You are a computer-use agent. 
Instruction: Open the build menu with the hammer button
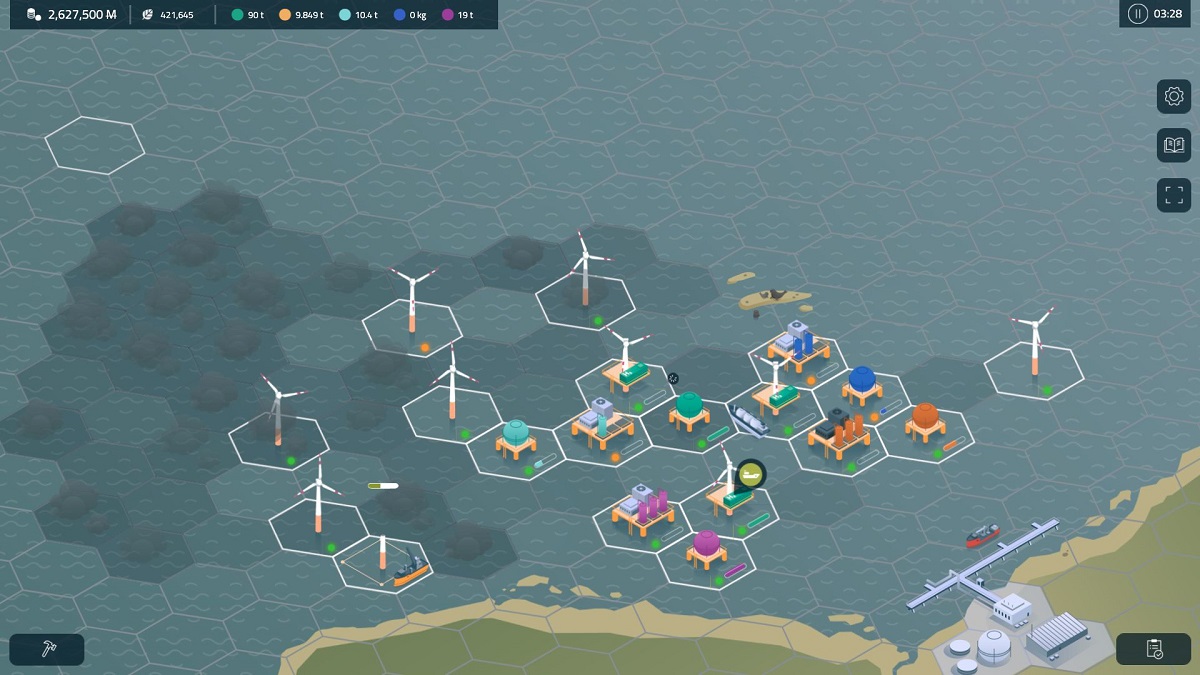(x=47, y=649)
